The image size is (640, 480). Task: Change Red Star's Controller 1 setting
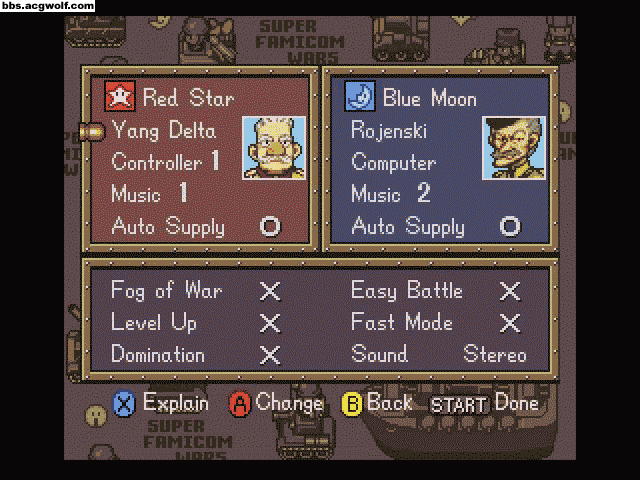coord(165,162)
